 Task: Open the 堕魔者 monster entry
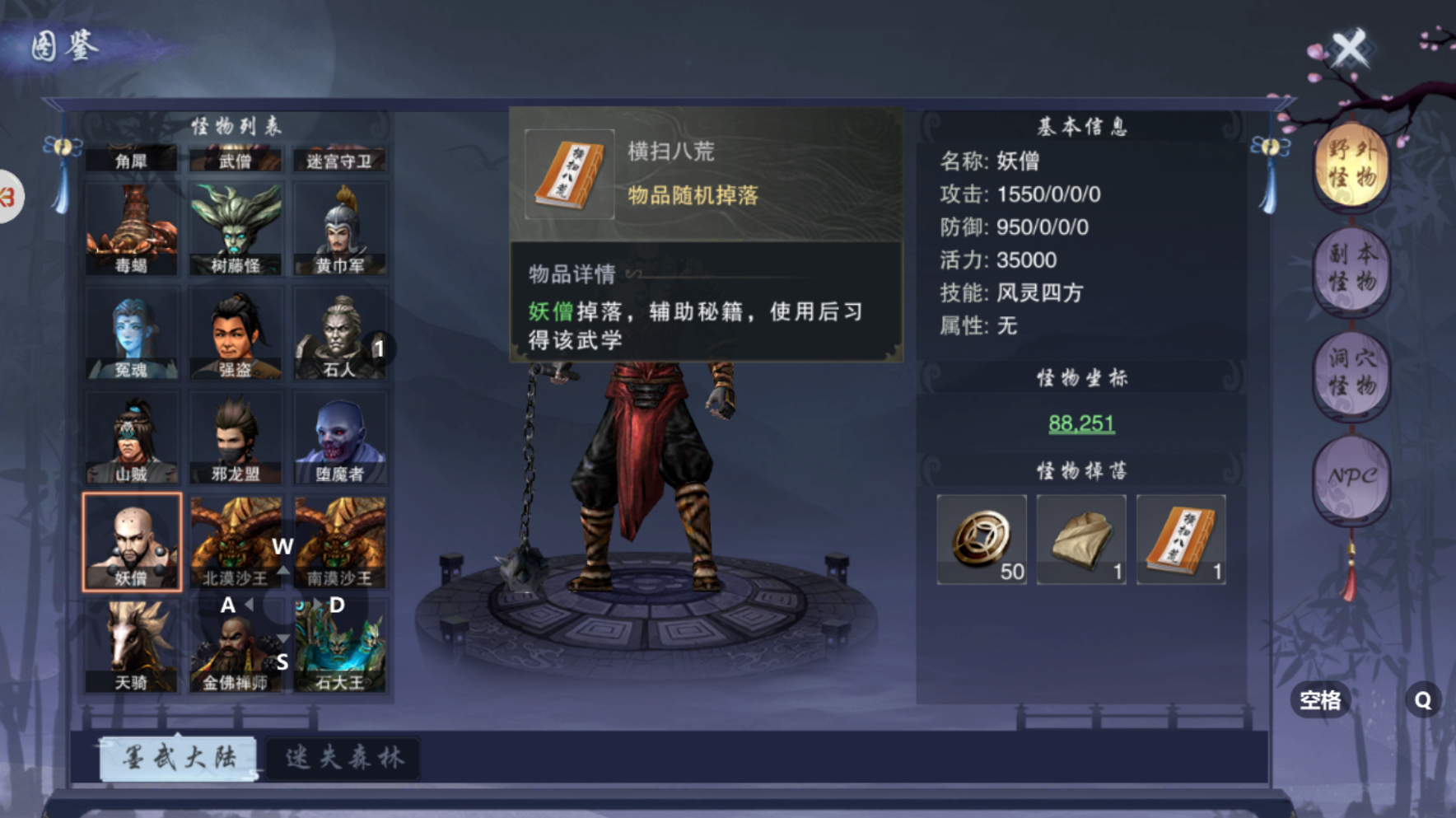click(x=341, y=437)
